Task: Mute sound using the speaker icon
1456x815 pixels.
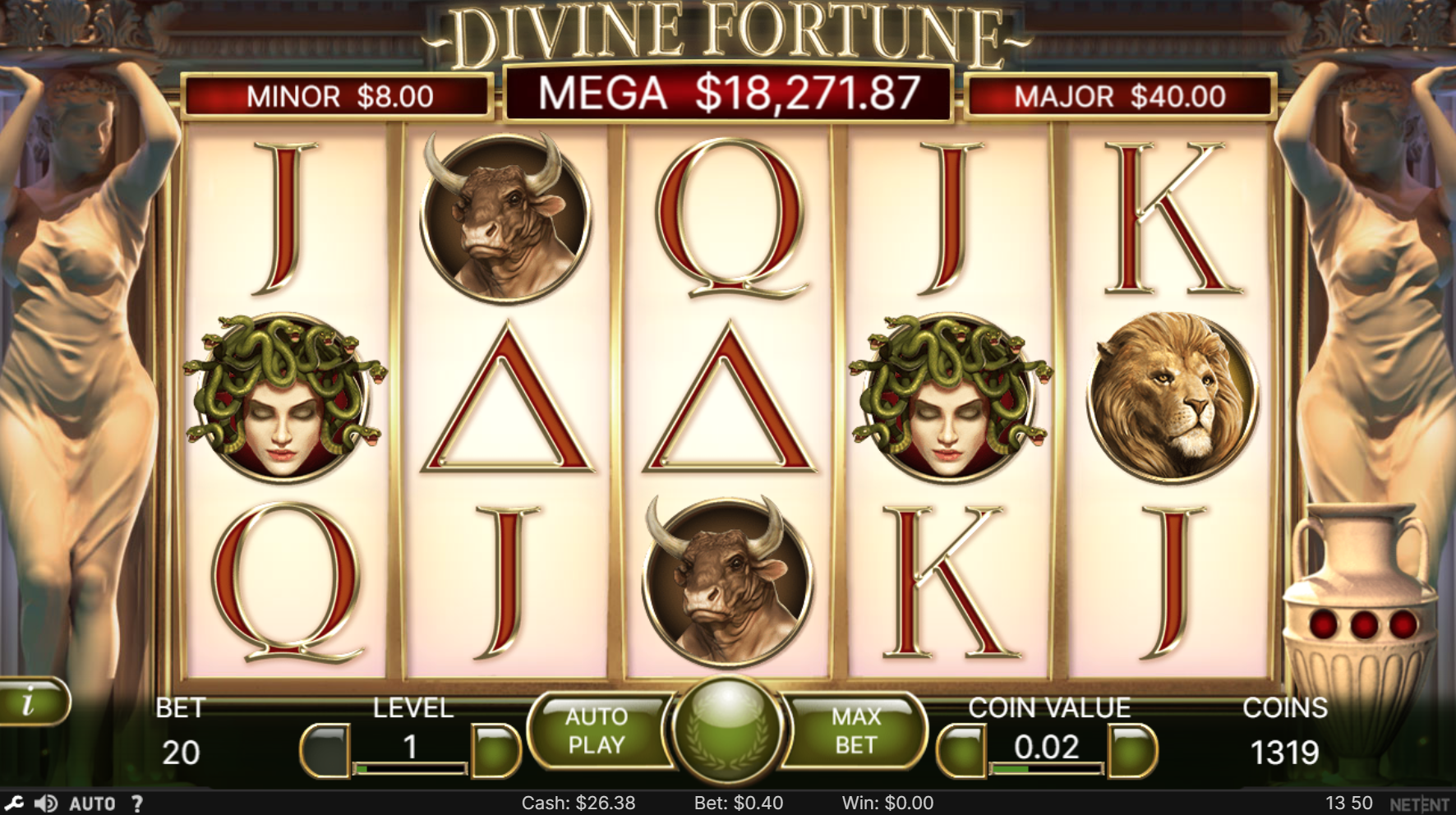Action: point(47,803)
